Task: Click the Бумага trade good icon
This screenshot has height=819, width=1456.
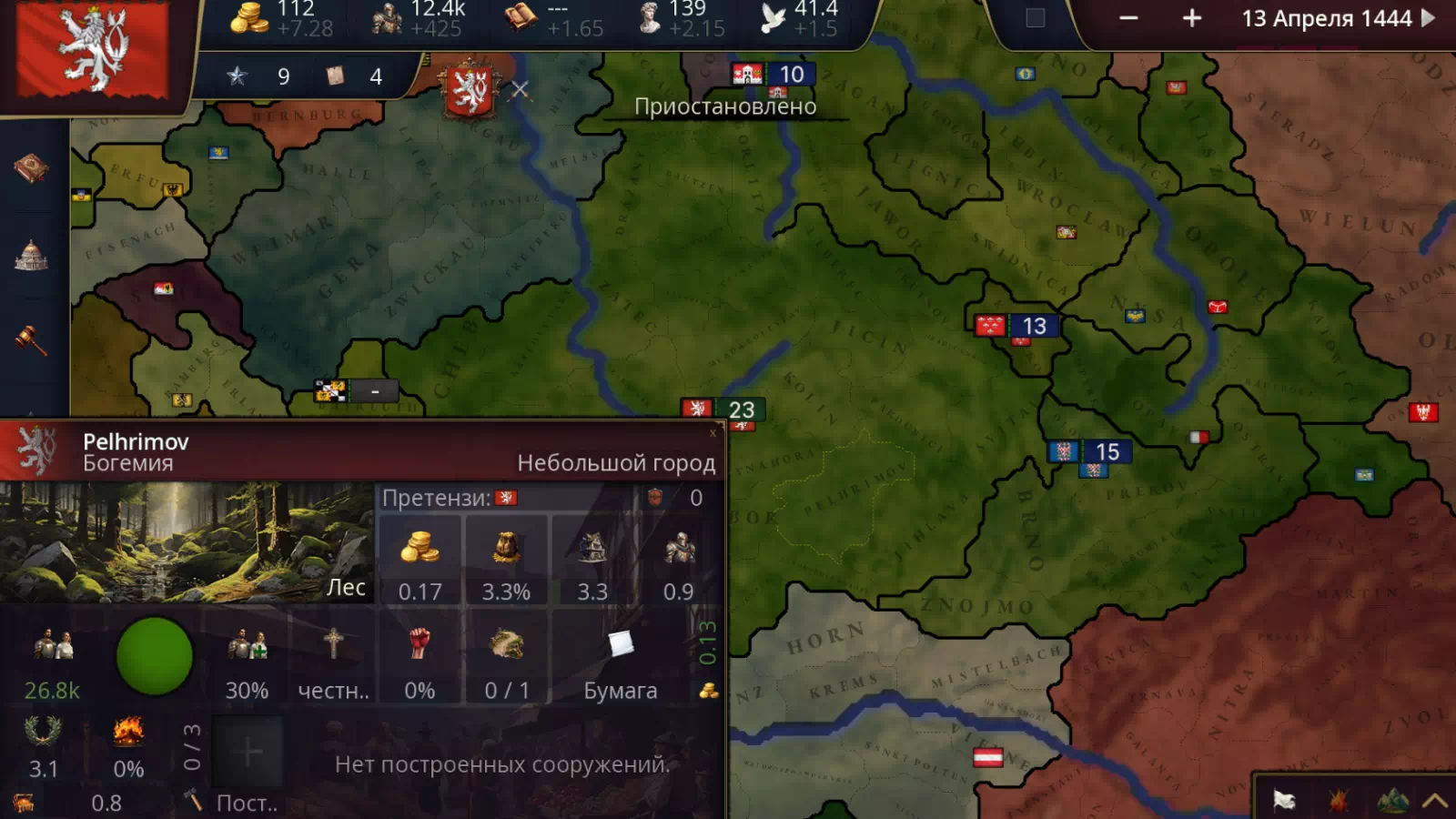Action: (x=621, y=644)
